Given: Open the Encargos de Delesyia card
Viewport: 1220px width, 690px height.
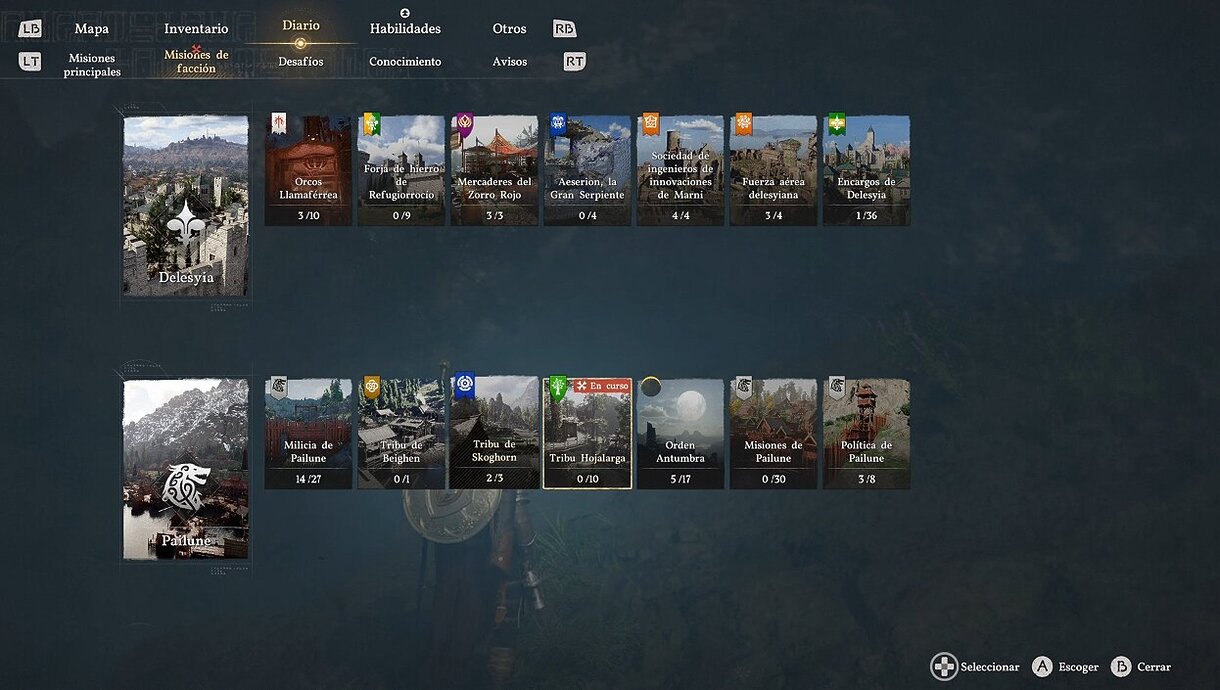Looking at the screenshot, I should (x=866, y=170).
